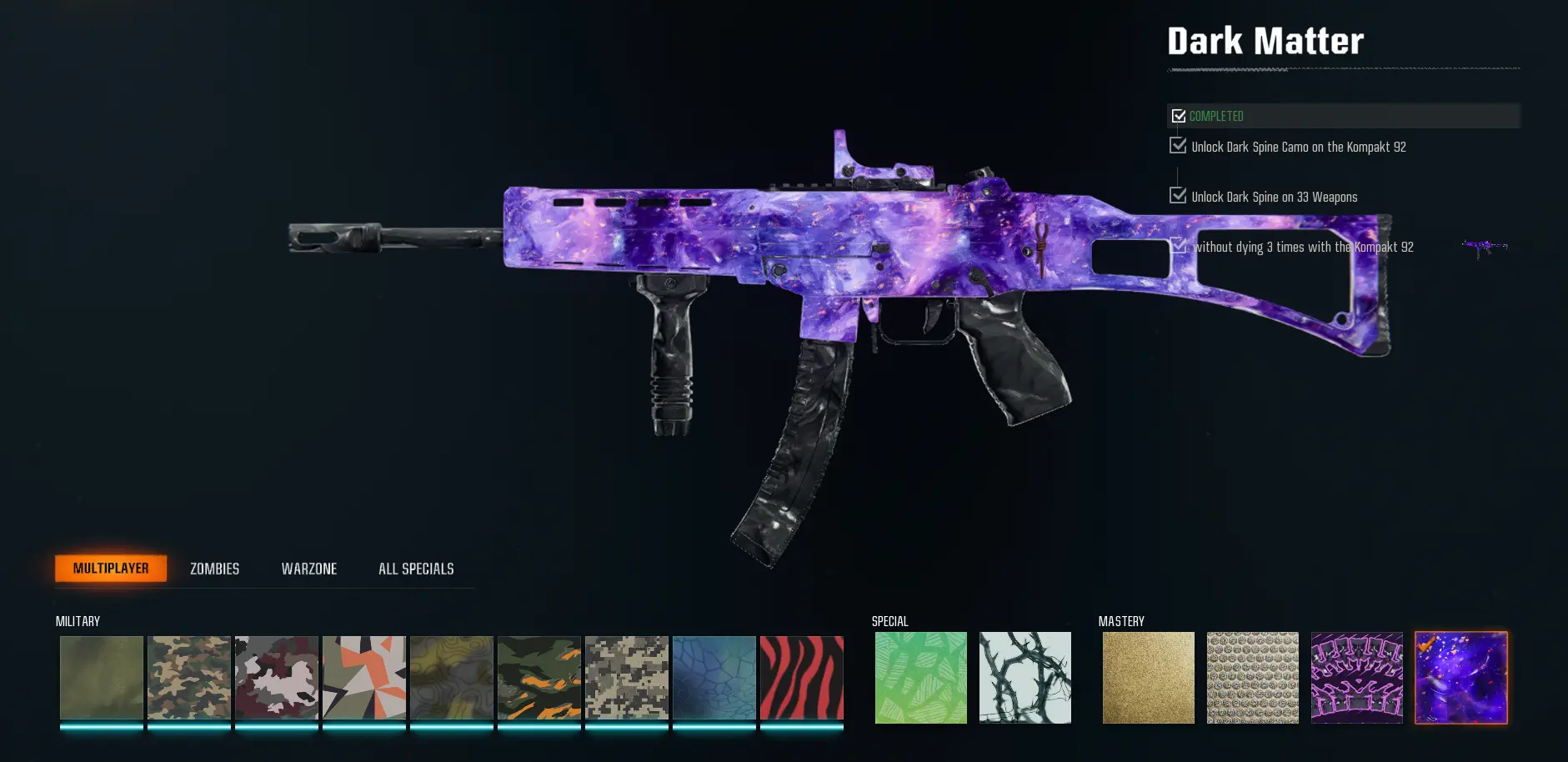Select the orange splinter geometric camo
Viewport: 1568px width, 762px height.
pyautogui.click(x=364, y=677)
